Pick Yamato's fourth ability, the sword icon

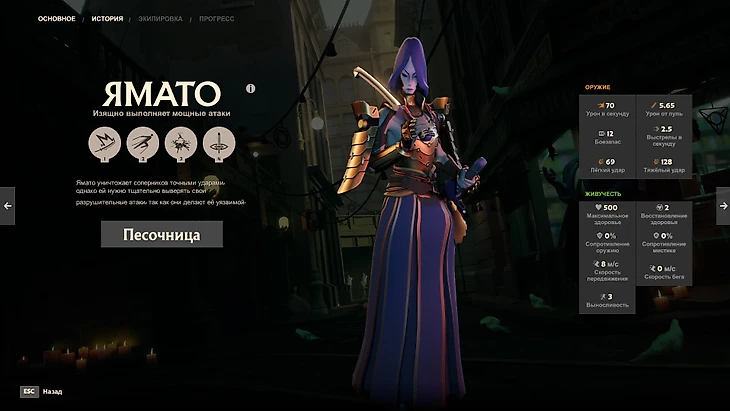pos(219,144)
